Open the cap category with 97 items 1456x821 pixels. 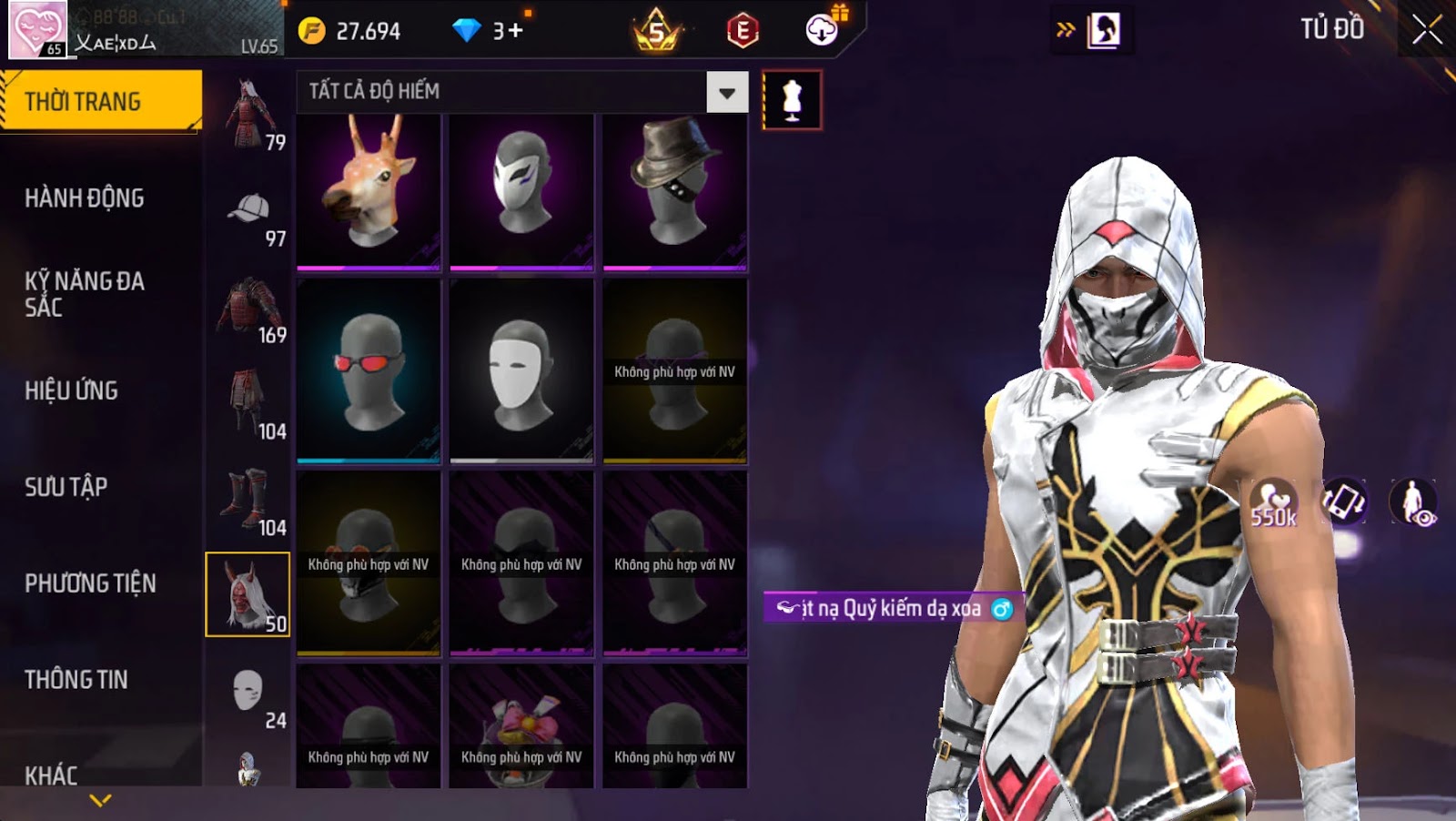point(249,217)
